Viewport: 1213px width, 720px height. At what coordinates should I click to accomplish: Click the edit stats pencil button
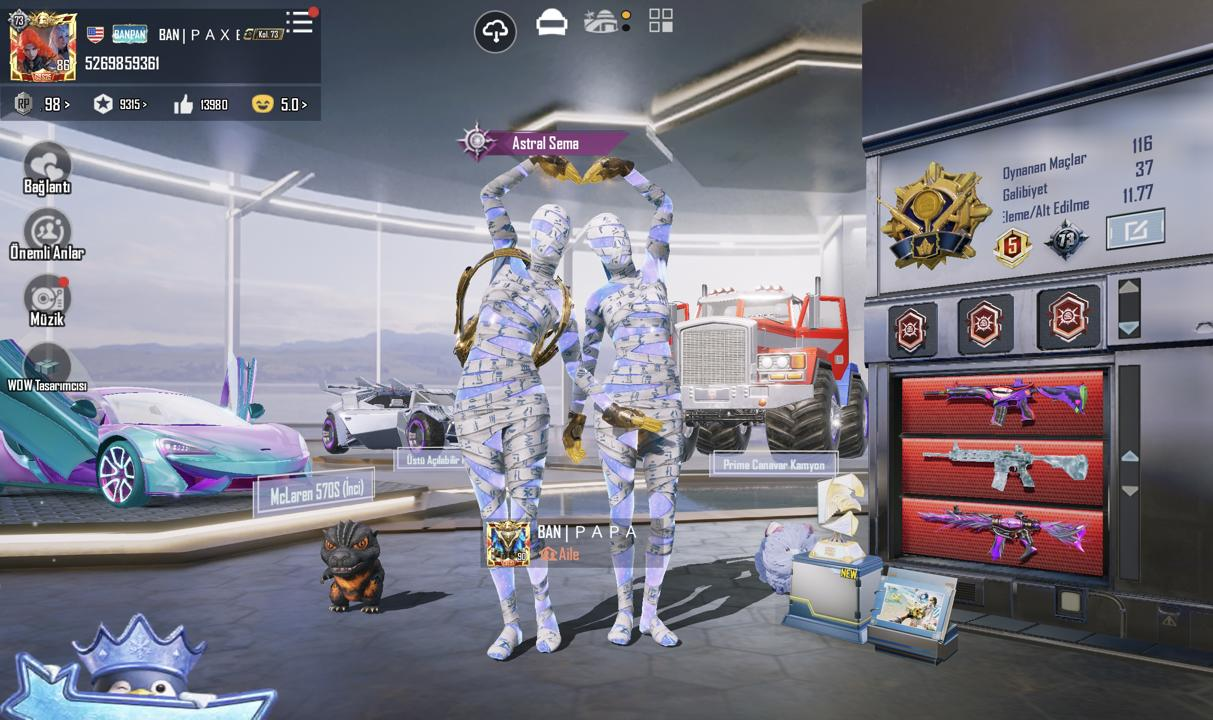coord(1135,230)
